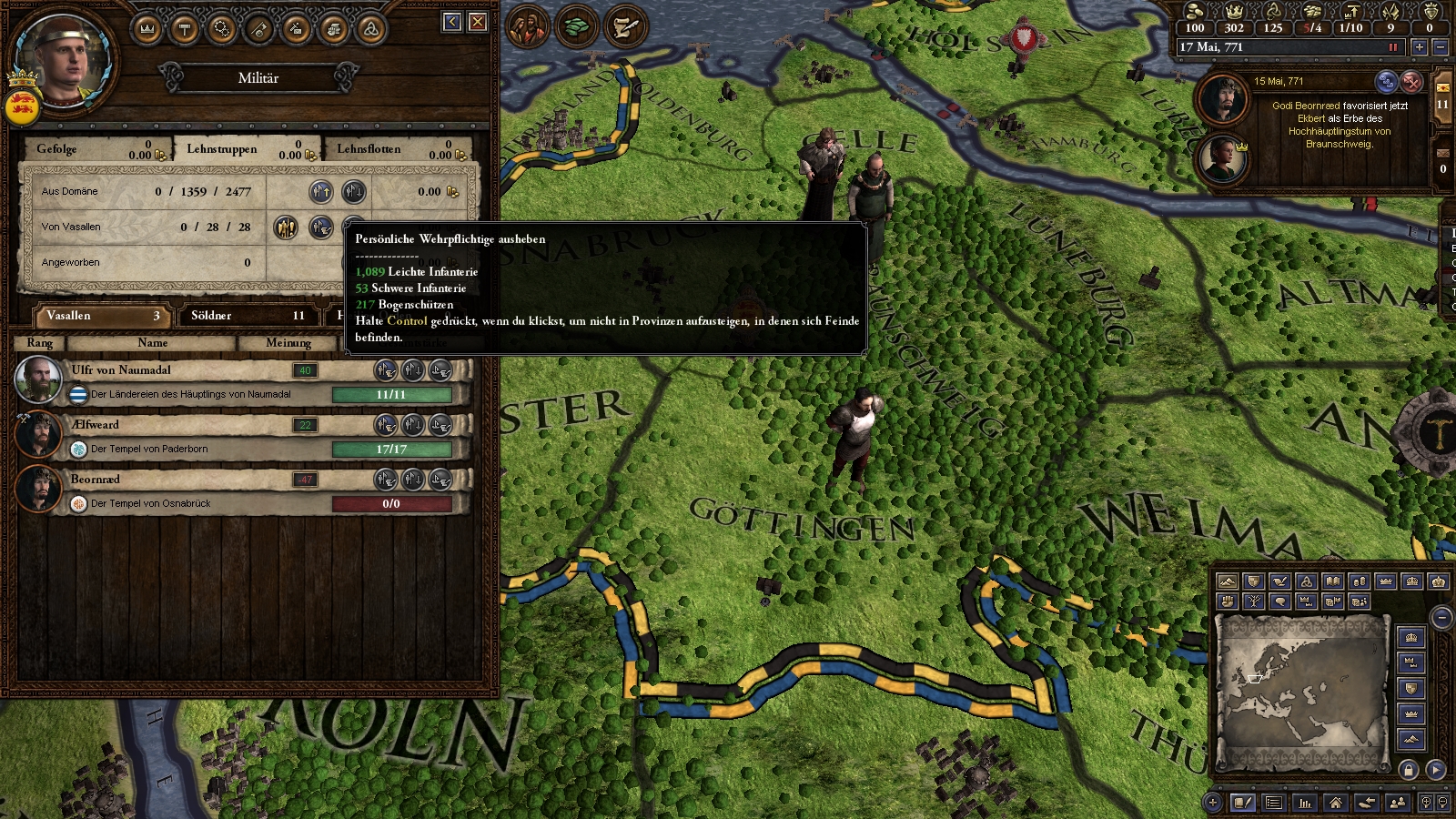The image size is (1456, 819).
Task: Raise the Aus Domäne levies
Action: [x=320, y=191]
